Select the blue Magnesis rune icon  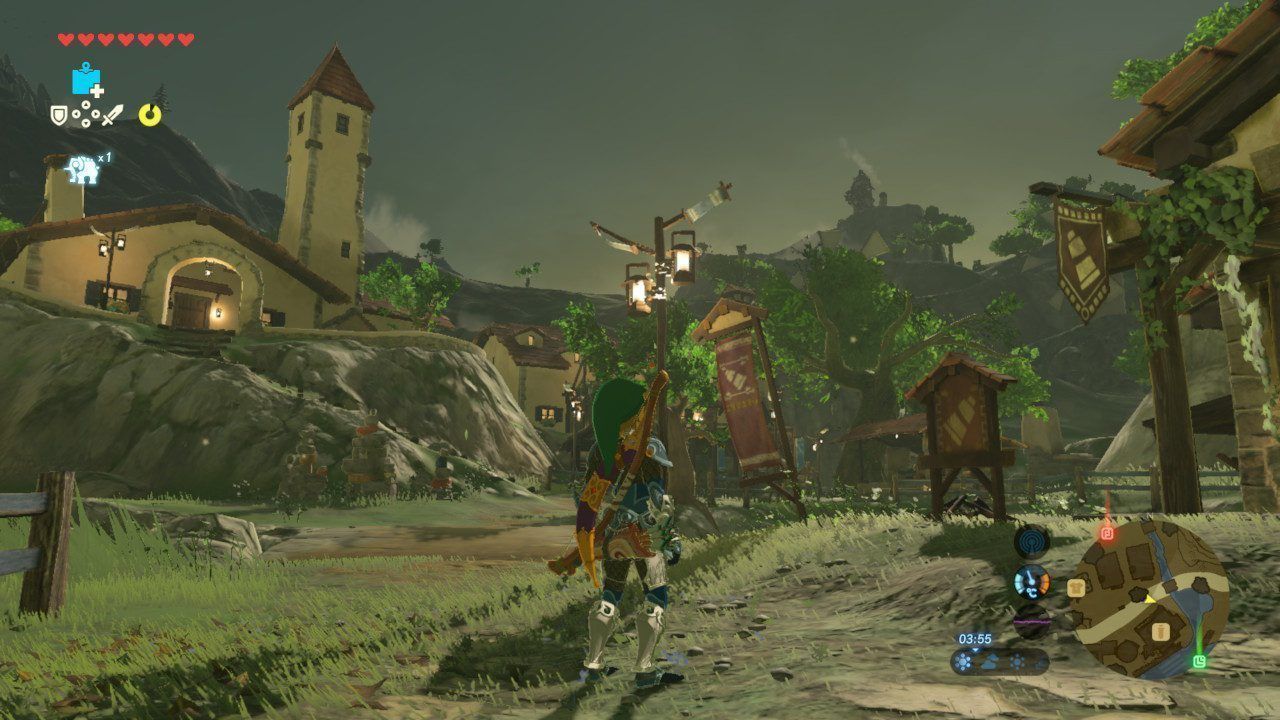tap(87, 80)
